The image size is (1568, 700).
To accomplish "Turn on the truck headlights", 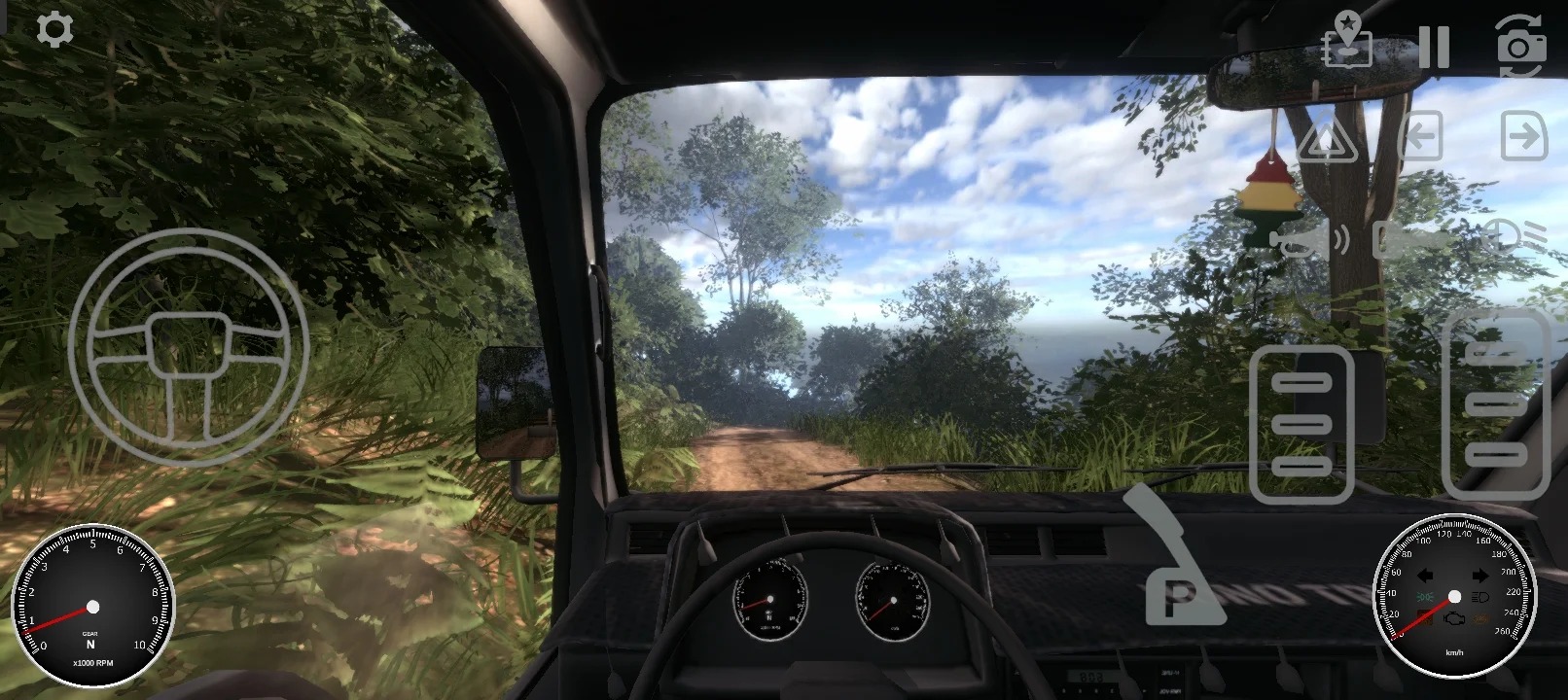I will pos(1503,238).
